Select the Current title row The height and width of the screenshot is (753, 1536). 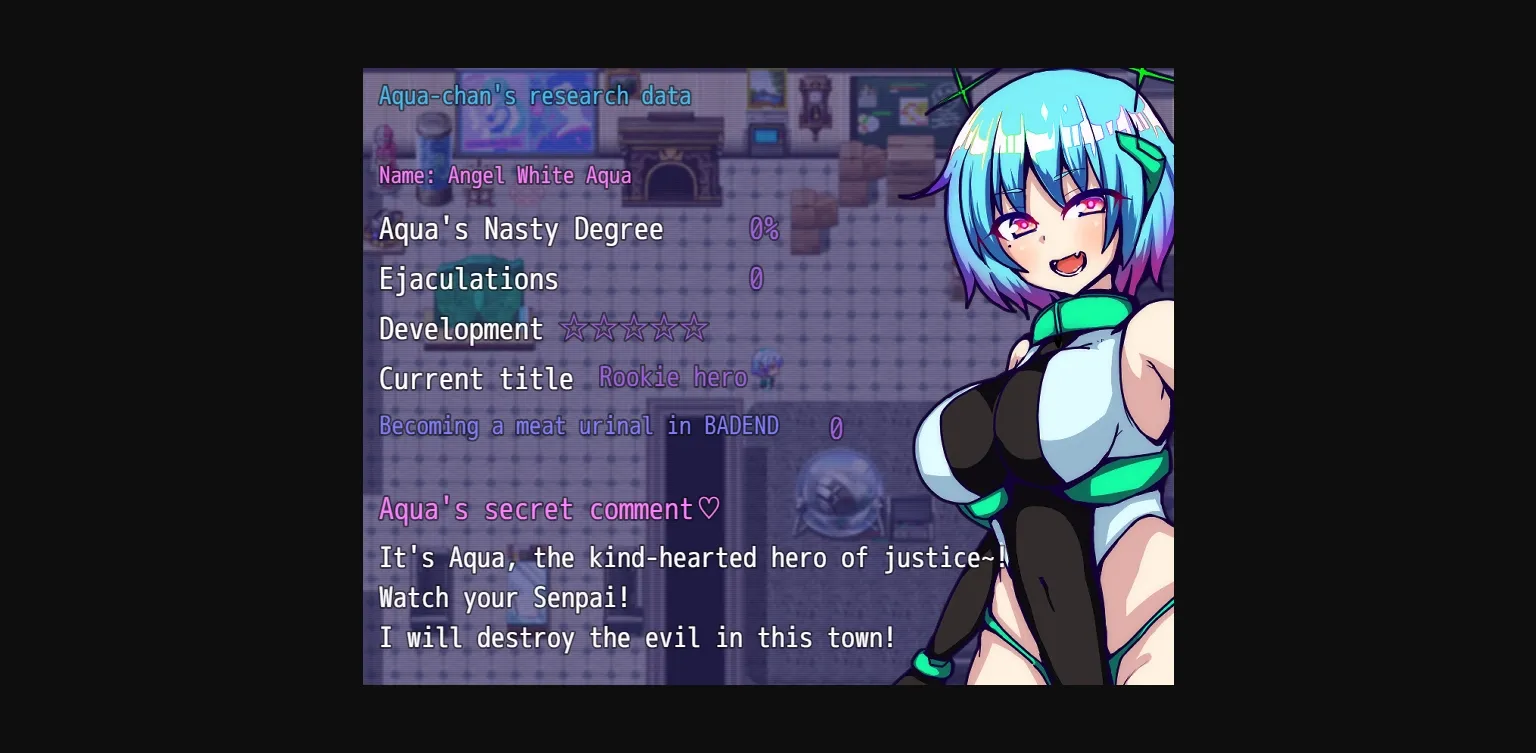pos(476,379)
